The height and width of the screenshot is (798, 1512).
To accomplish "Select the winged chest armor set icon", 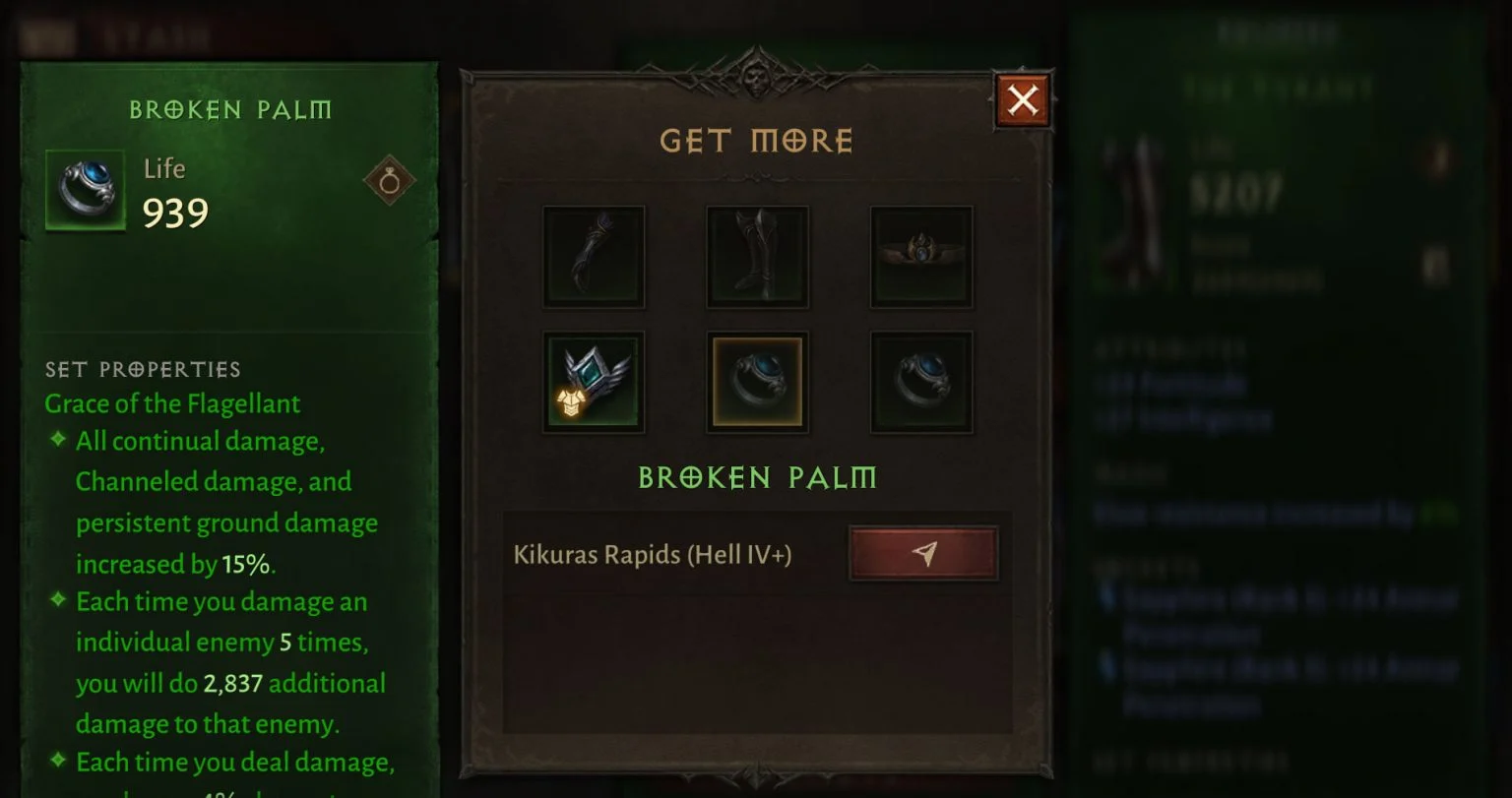I will (x=594, y=381).
